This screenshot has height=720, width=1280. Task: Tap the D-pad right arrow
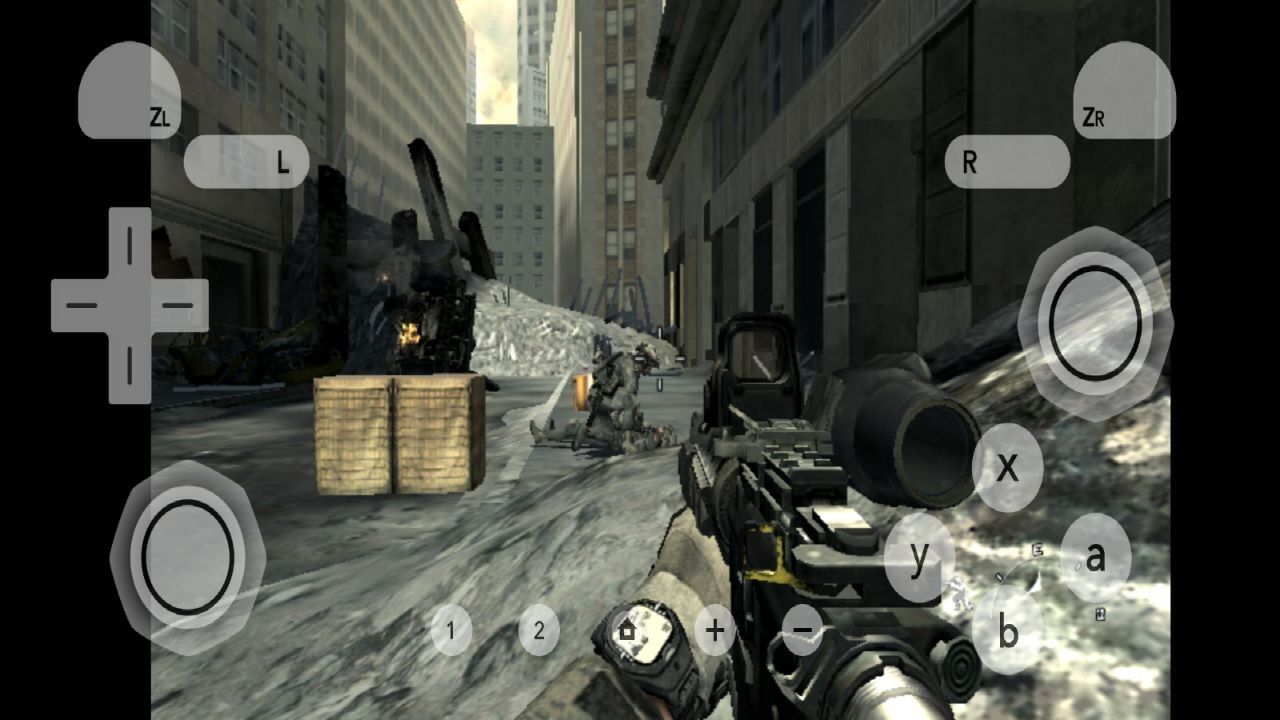177,305
